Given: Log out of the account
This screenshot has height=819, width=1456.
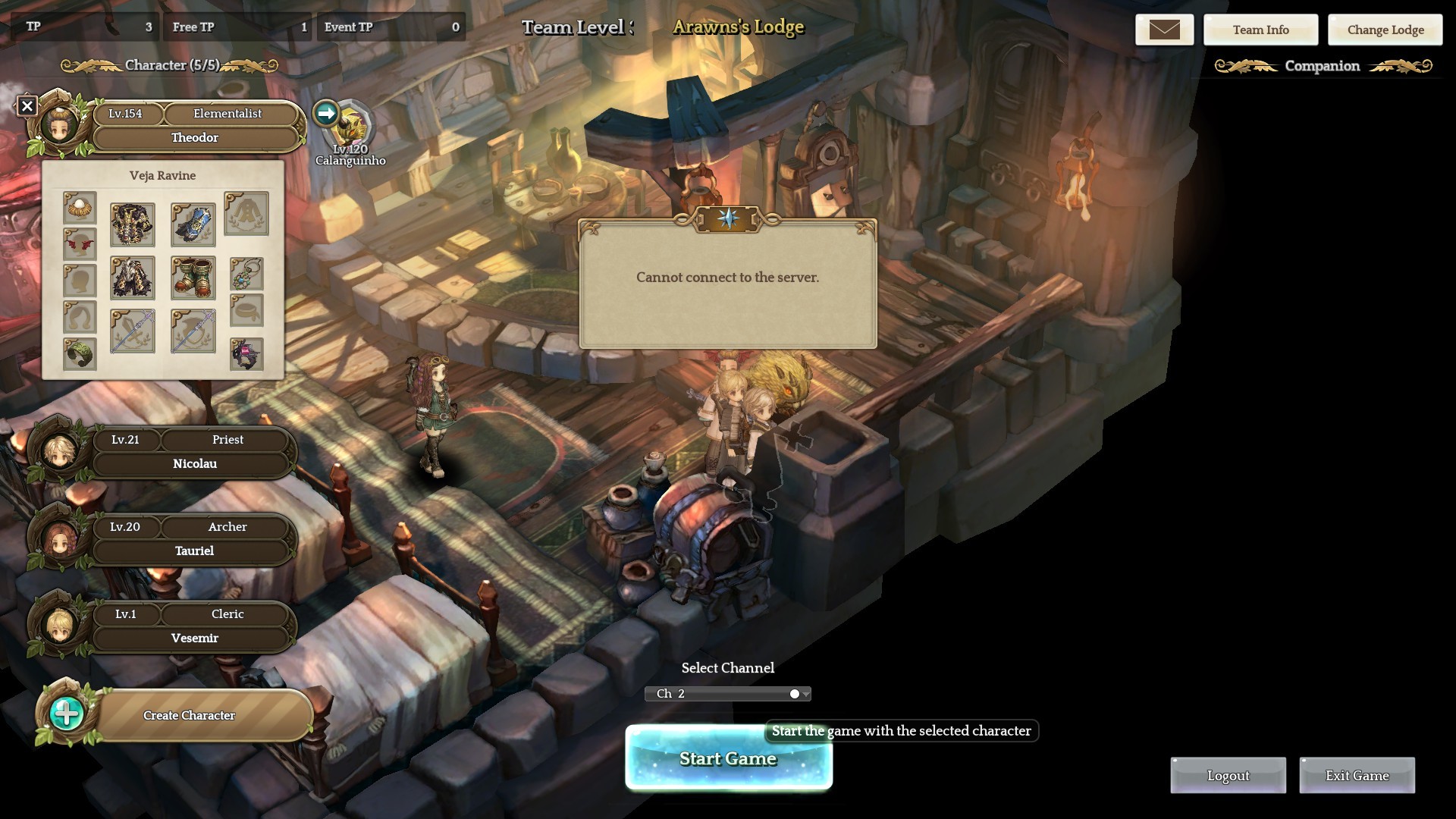Looking at the screenshot, I should click(1228, 775).
